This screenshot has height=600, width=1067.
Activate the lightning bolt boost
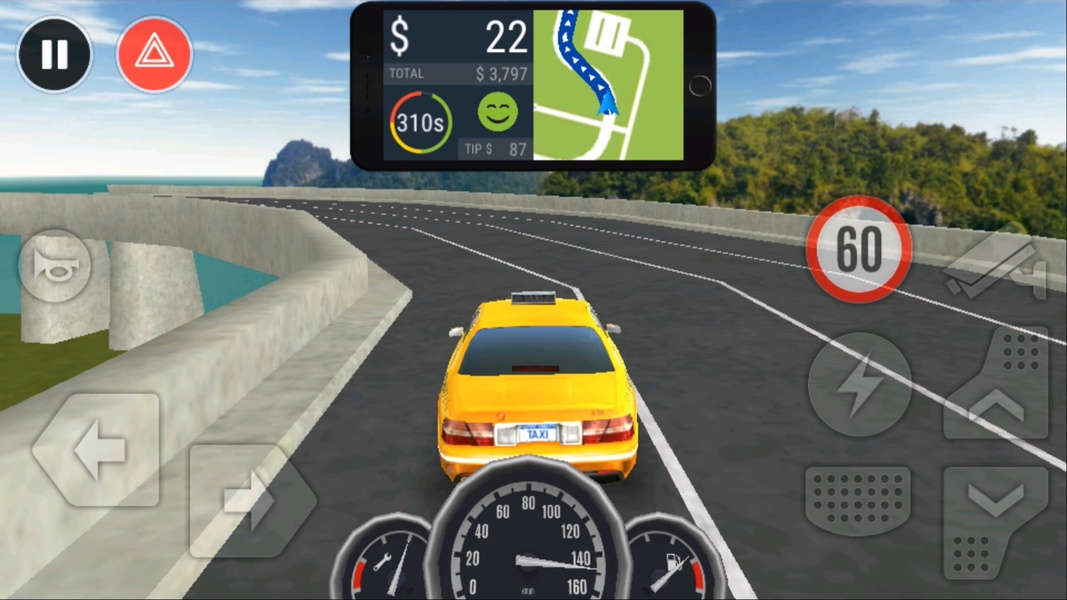(859, 385)
